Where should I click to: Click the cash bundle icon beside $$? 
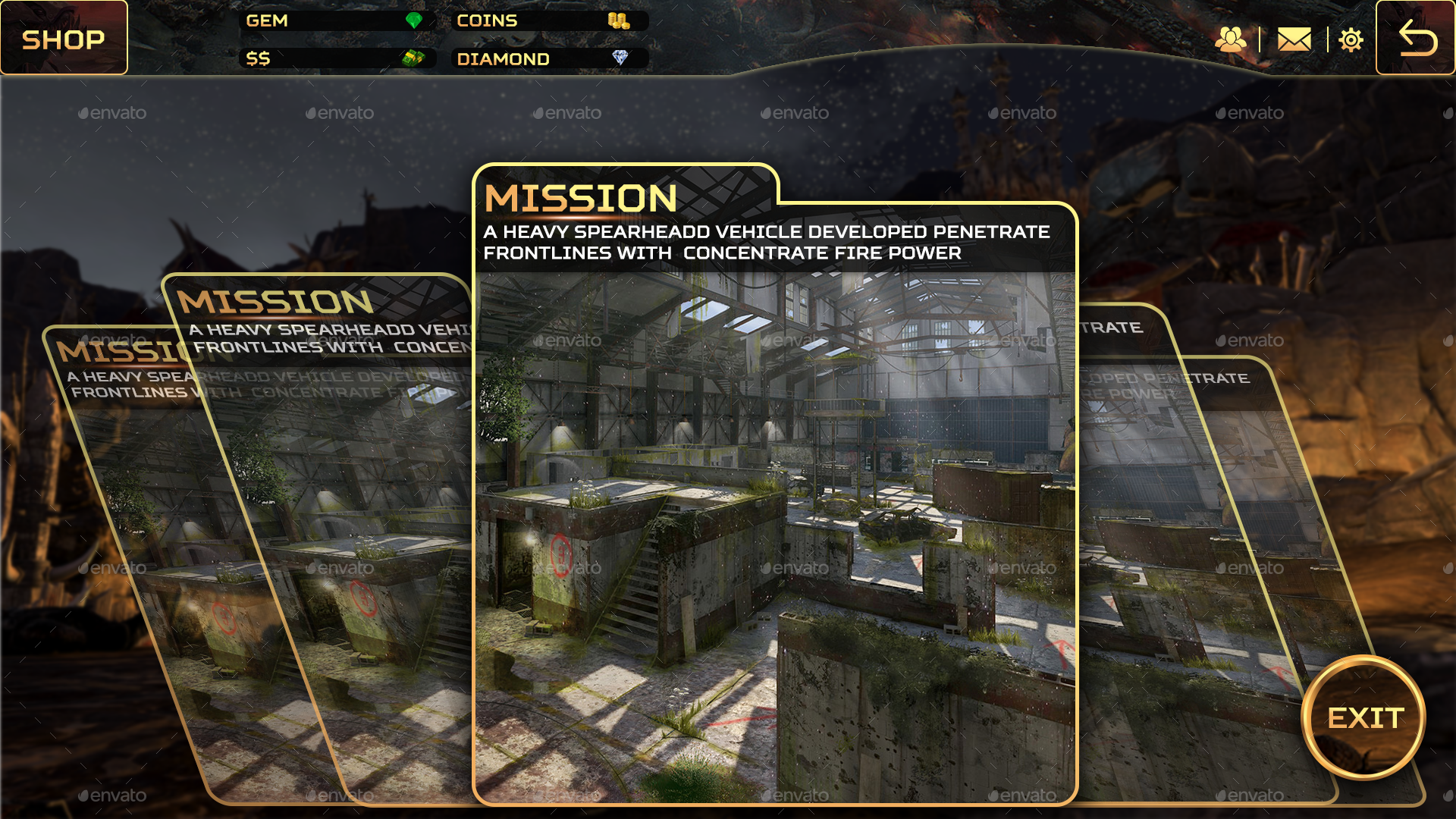413,59
